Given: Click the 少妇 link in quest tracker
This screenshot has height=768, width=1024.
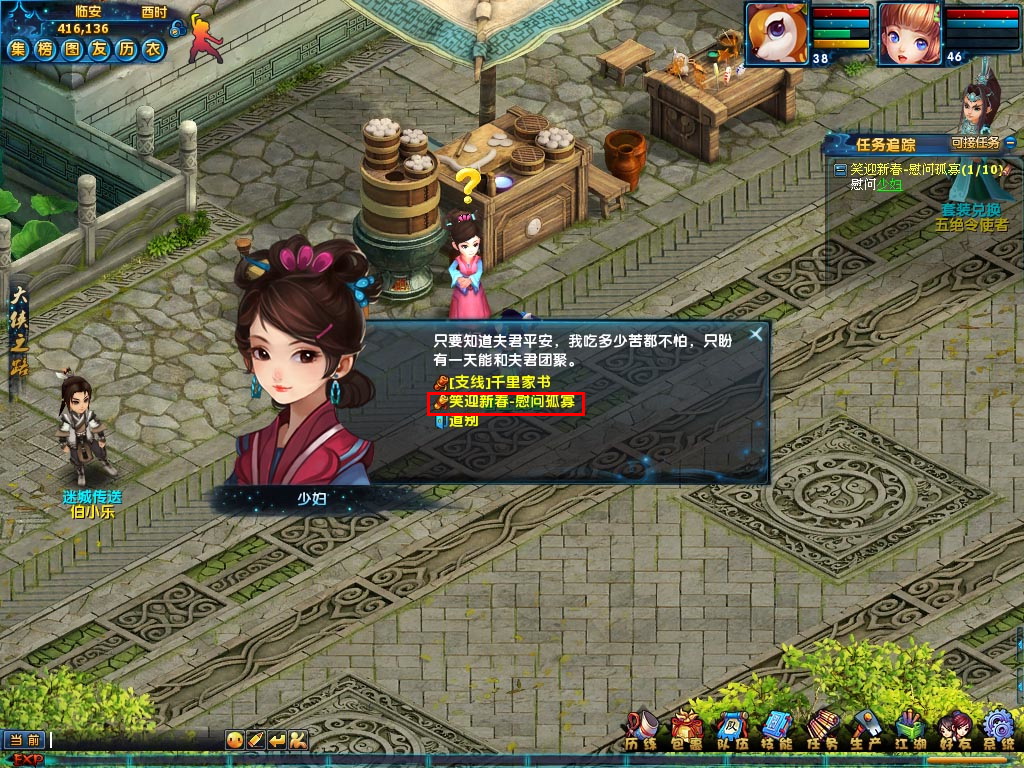Looking at the screenshot, I should click(890, 184).
